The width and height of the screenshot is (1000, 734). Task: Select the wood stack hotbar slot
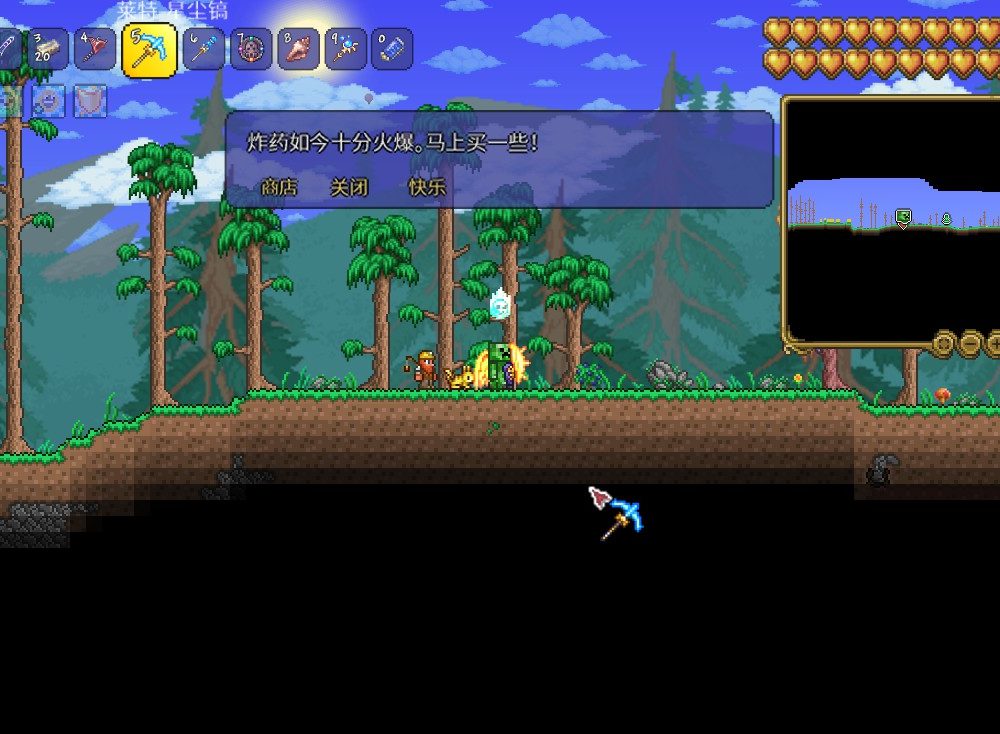click(x=48, y=49)
